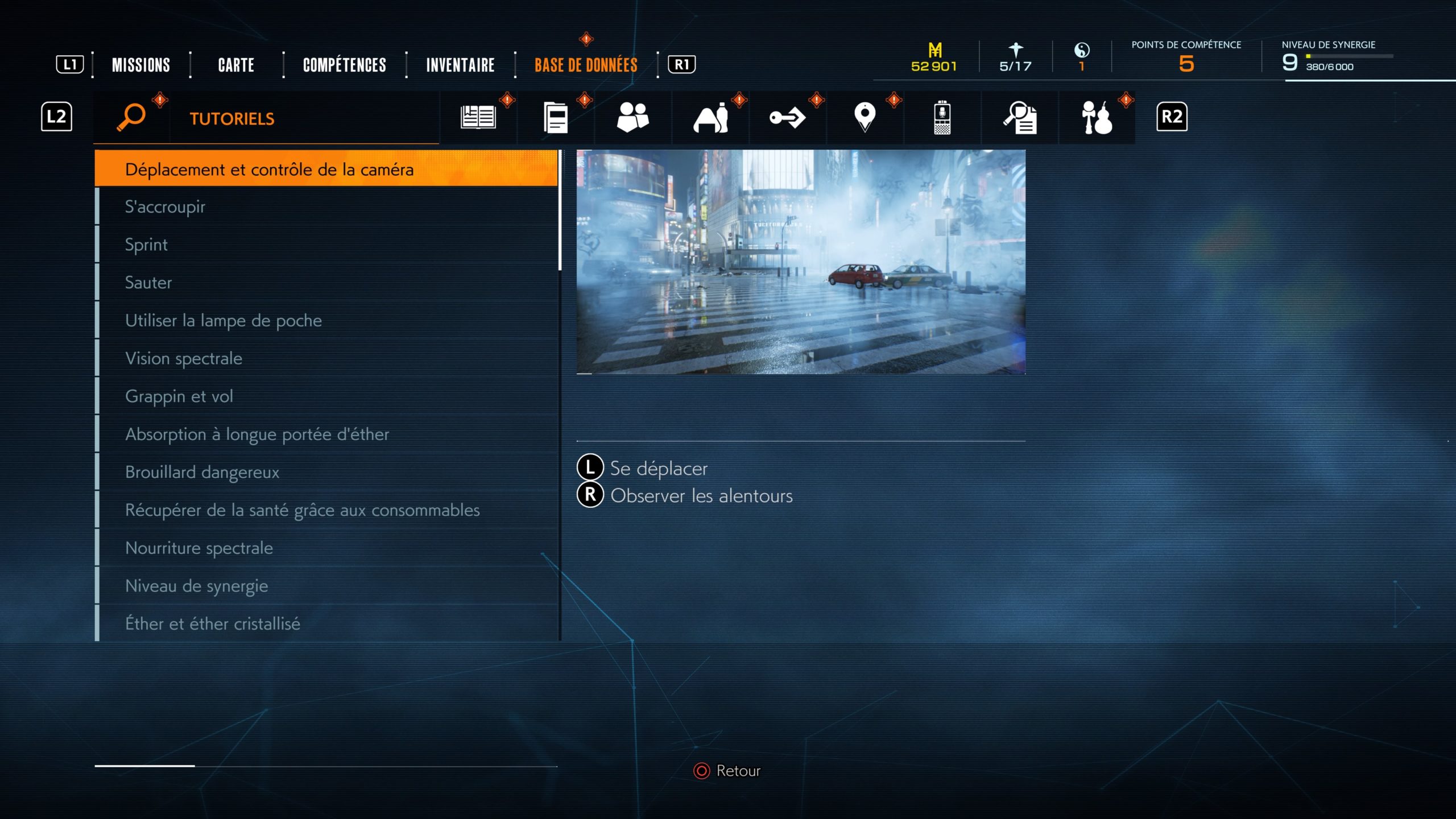Viewport: 1456px width, 819px height.
Task: Switch to the people silhouettes category
Action: coord(632,117)
